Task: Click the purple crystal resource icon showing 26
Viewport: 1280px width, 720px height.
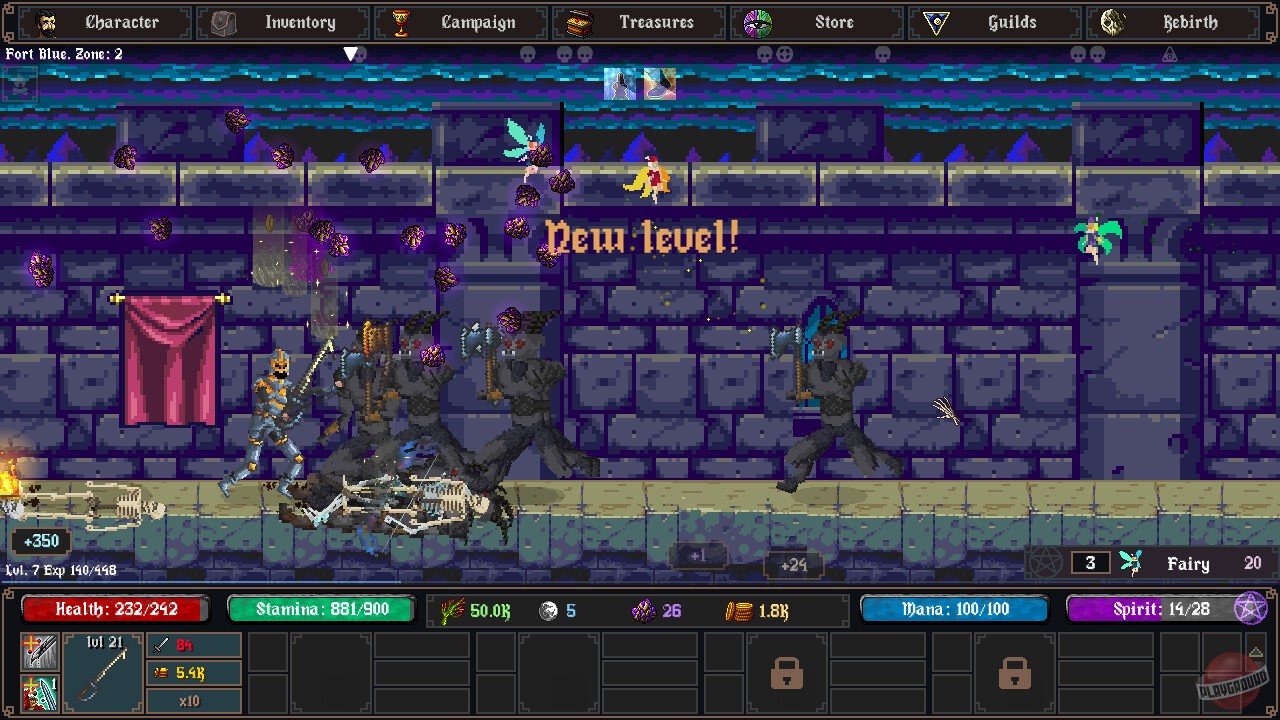Action: [646, 611]
